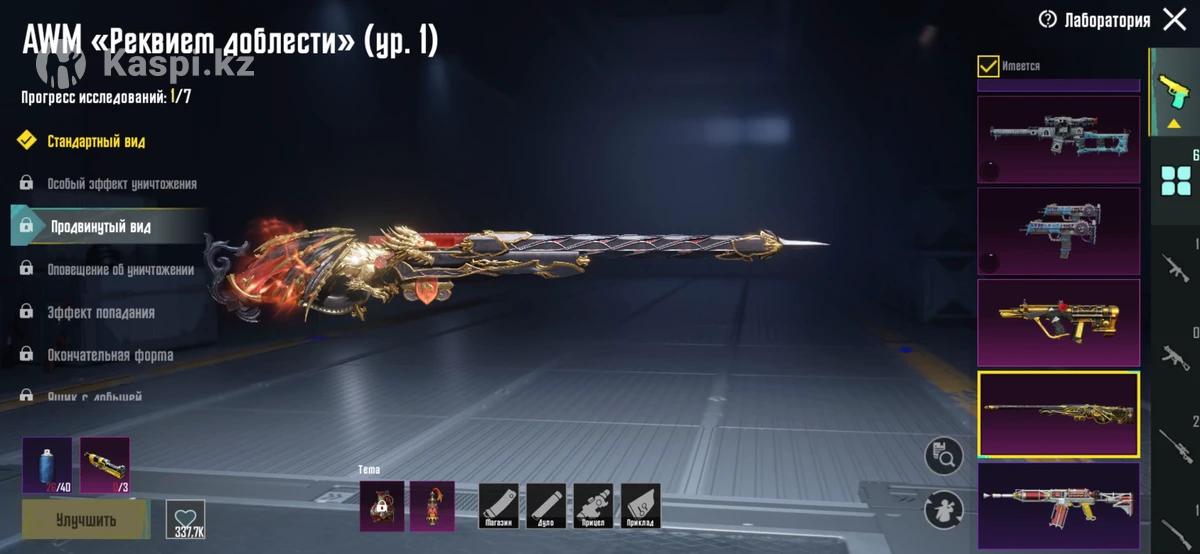Open the Приклад stock attachment slot

pyautogui.click(x=640, y=505)
